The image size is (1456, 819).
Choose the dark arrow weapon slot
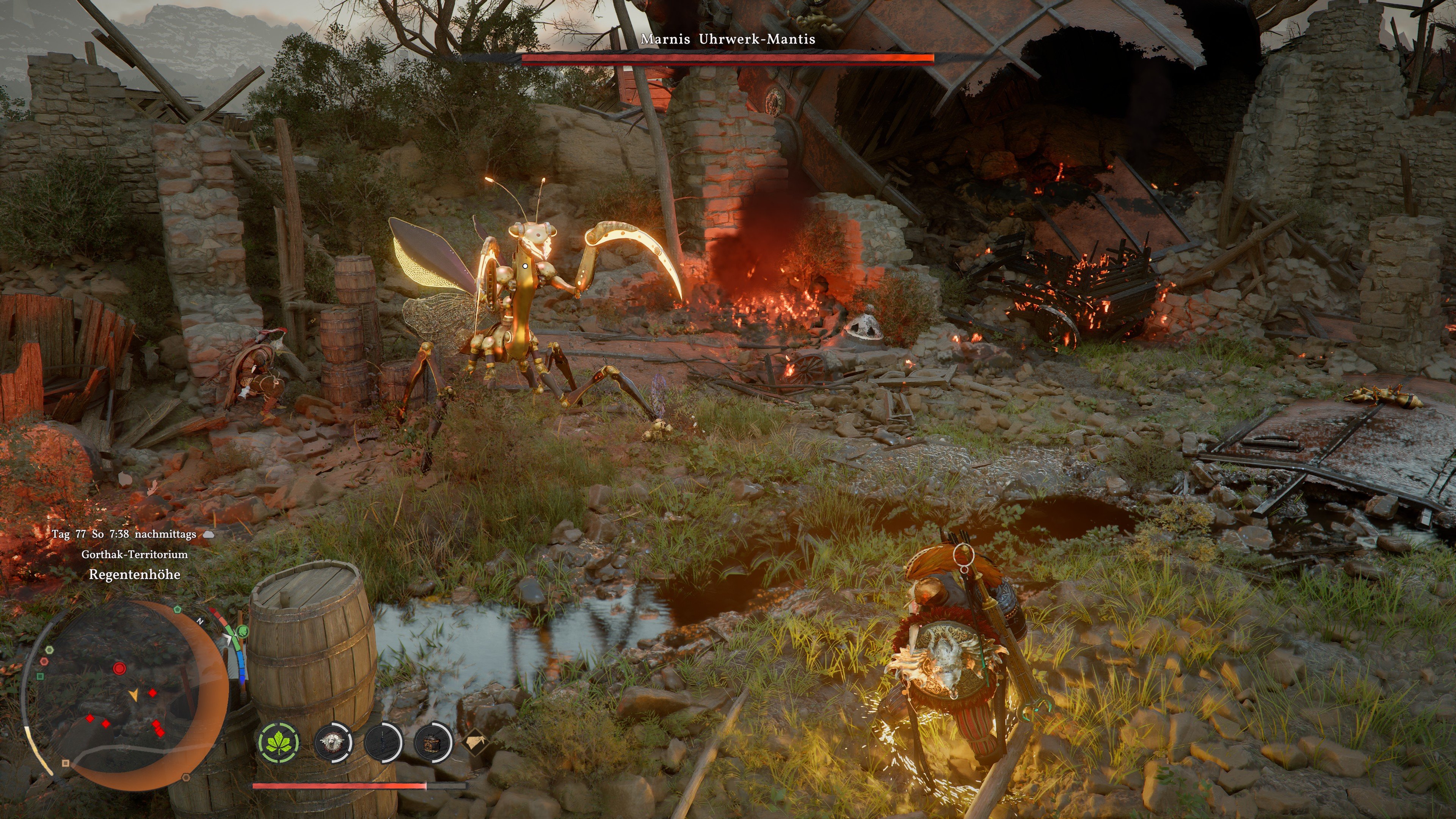click(x=383, y=741)
